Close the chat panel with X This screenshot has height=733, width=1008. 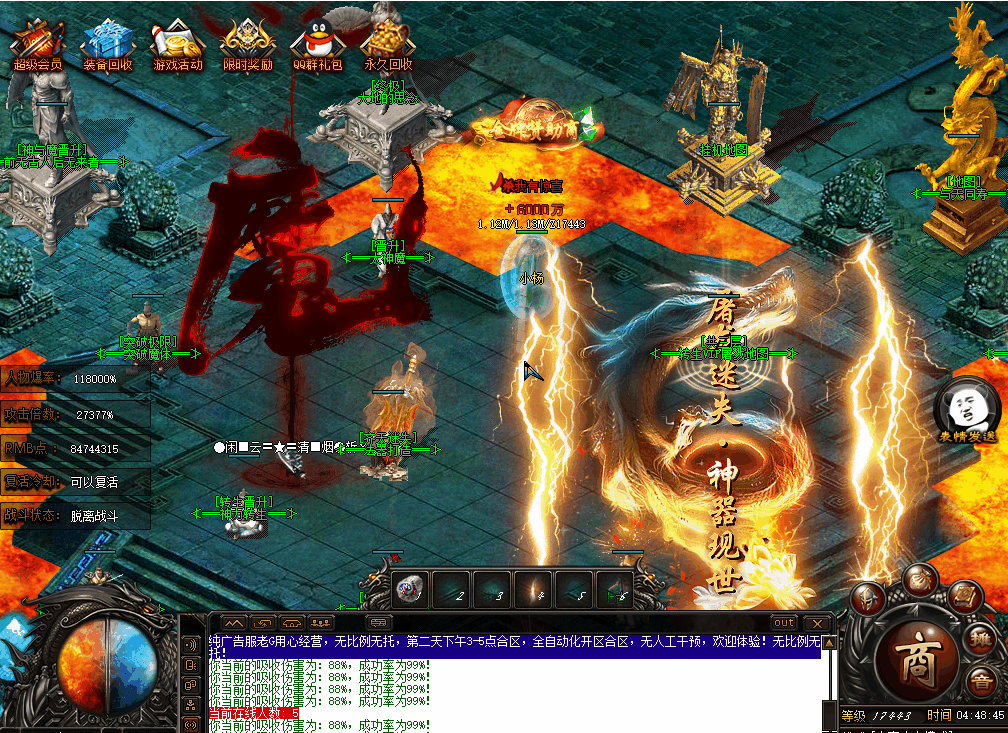tap(818, 622)
